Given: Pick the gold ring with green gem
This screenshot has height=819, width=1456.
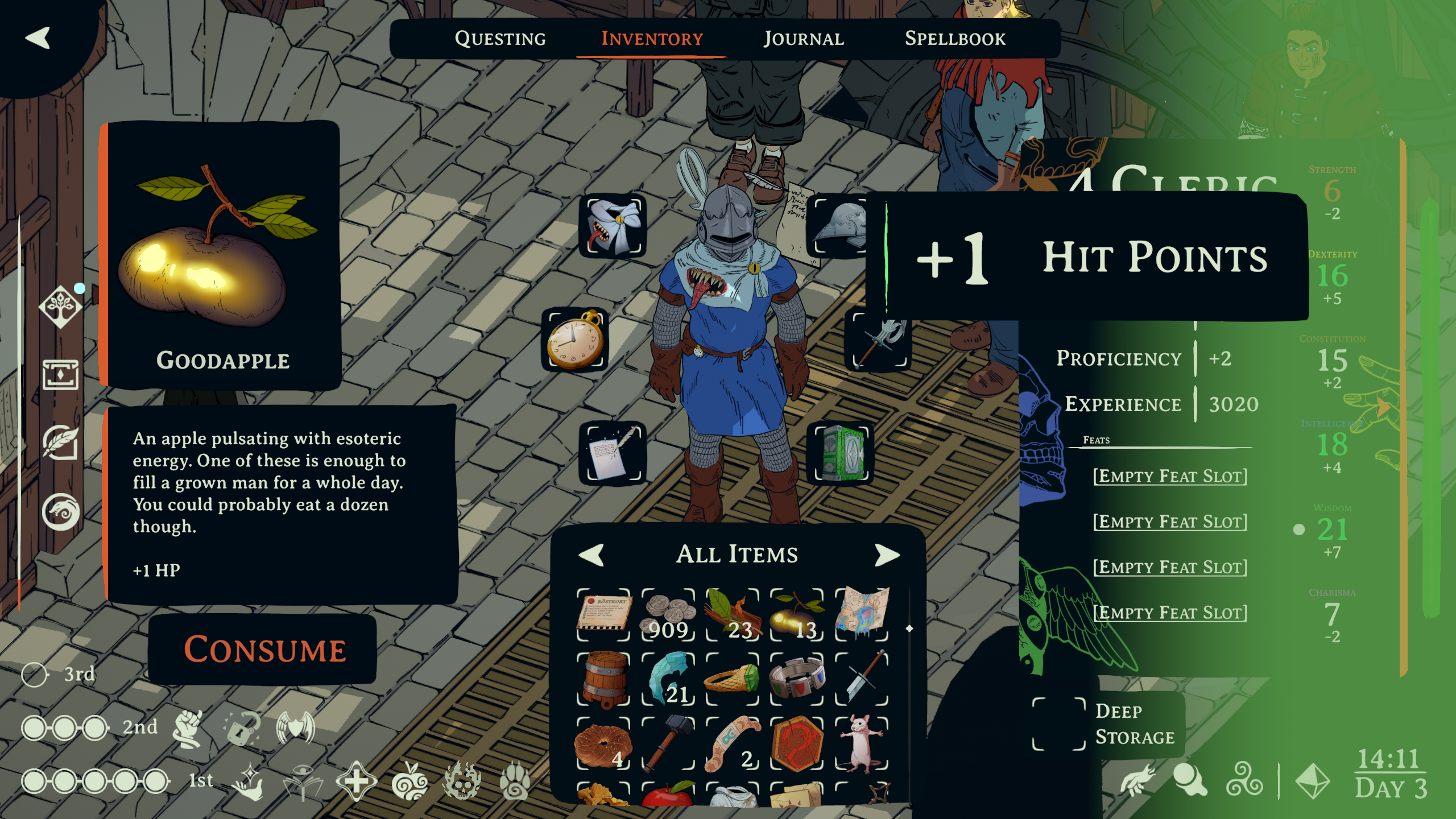Looking at the screenshot, I should click(x=733, y=679).
